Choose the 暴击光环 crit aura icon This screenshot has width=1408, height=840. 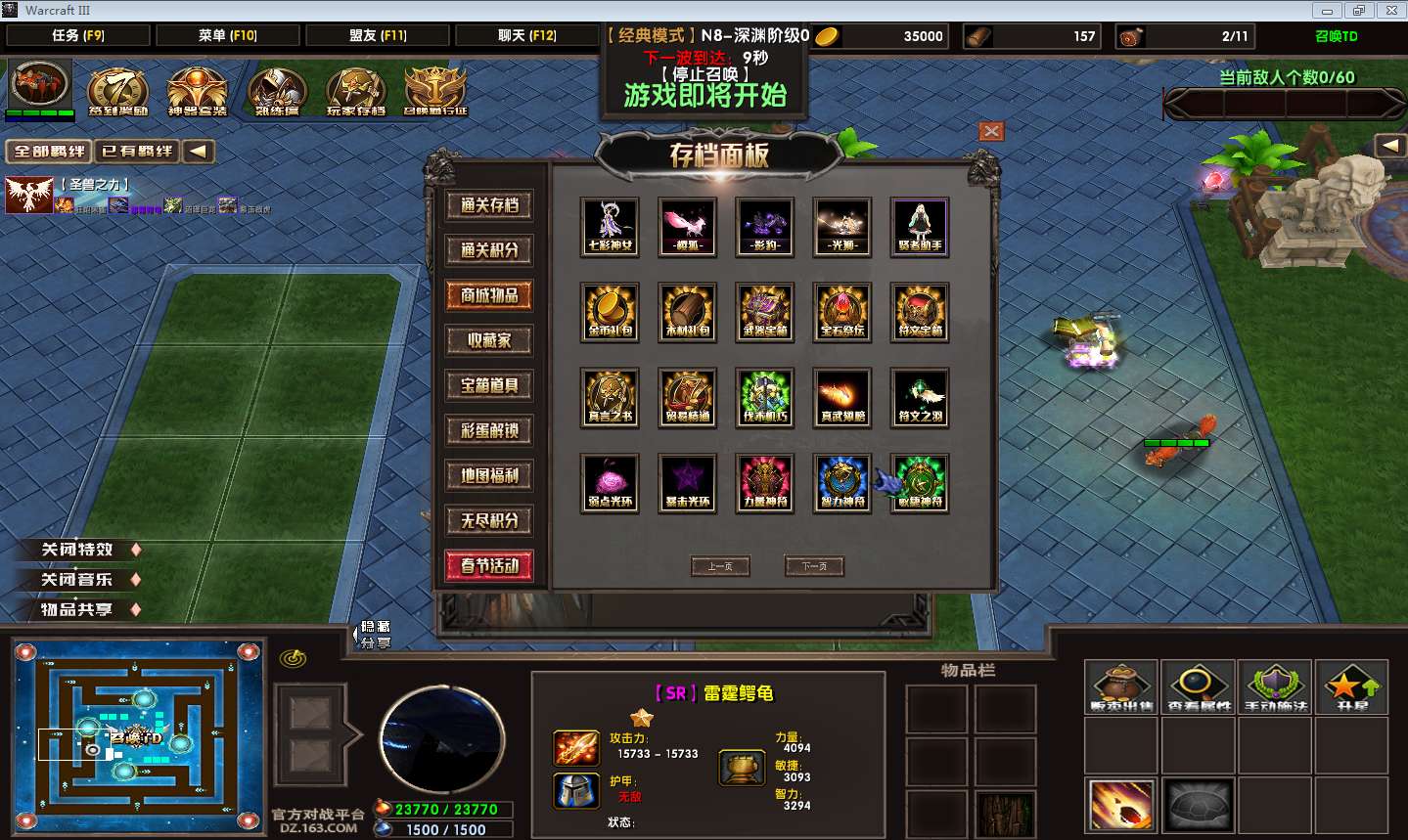(x=688, y=482)
